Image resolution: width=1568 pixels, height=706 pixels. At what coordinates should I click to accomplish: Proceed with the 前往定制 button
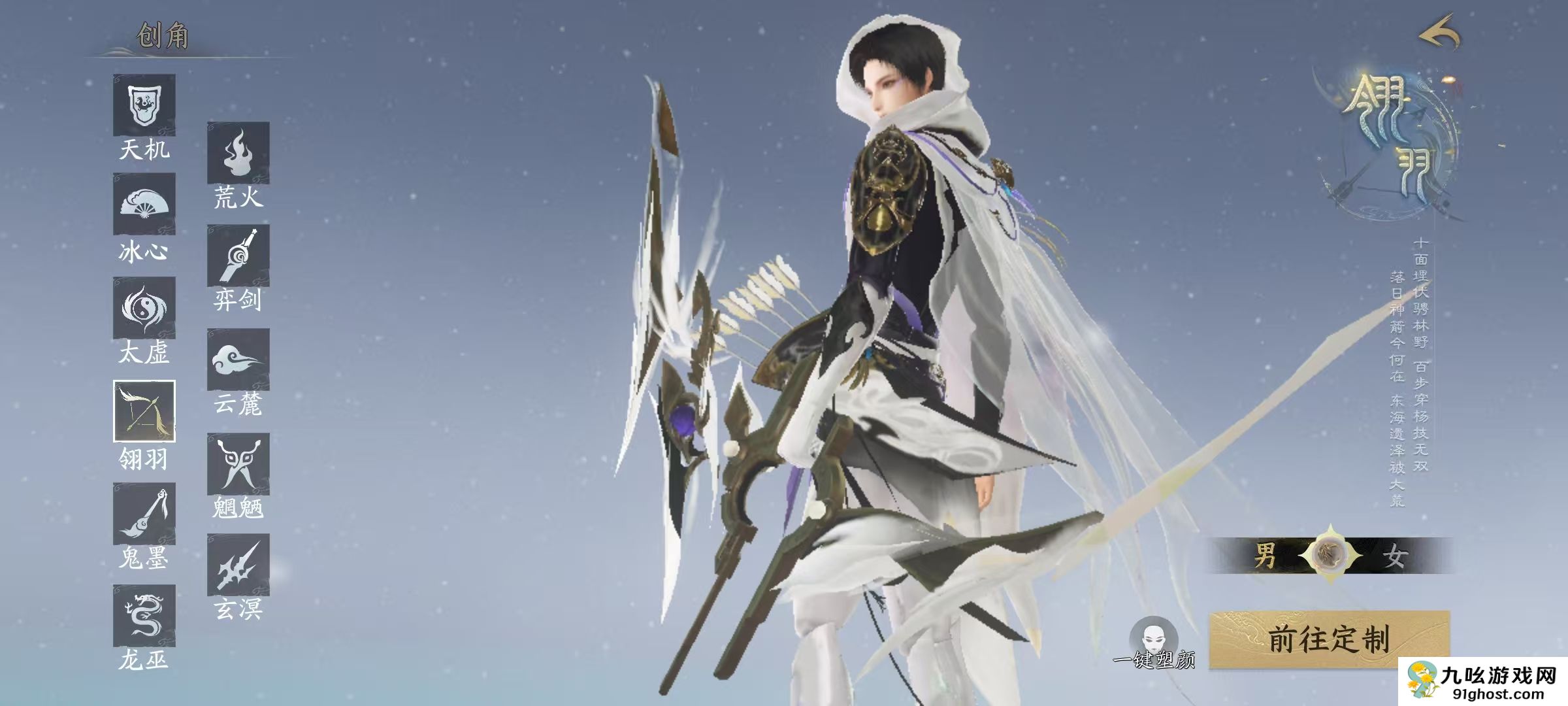click(x=1329, y=639)
